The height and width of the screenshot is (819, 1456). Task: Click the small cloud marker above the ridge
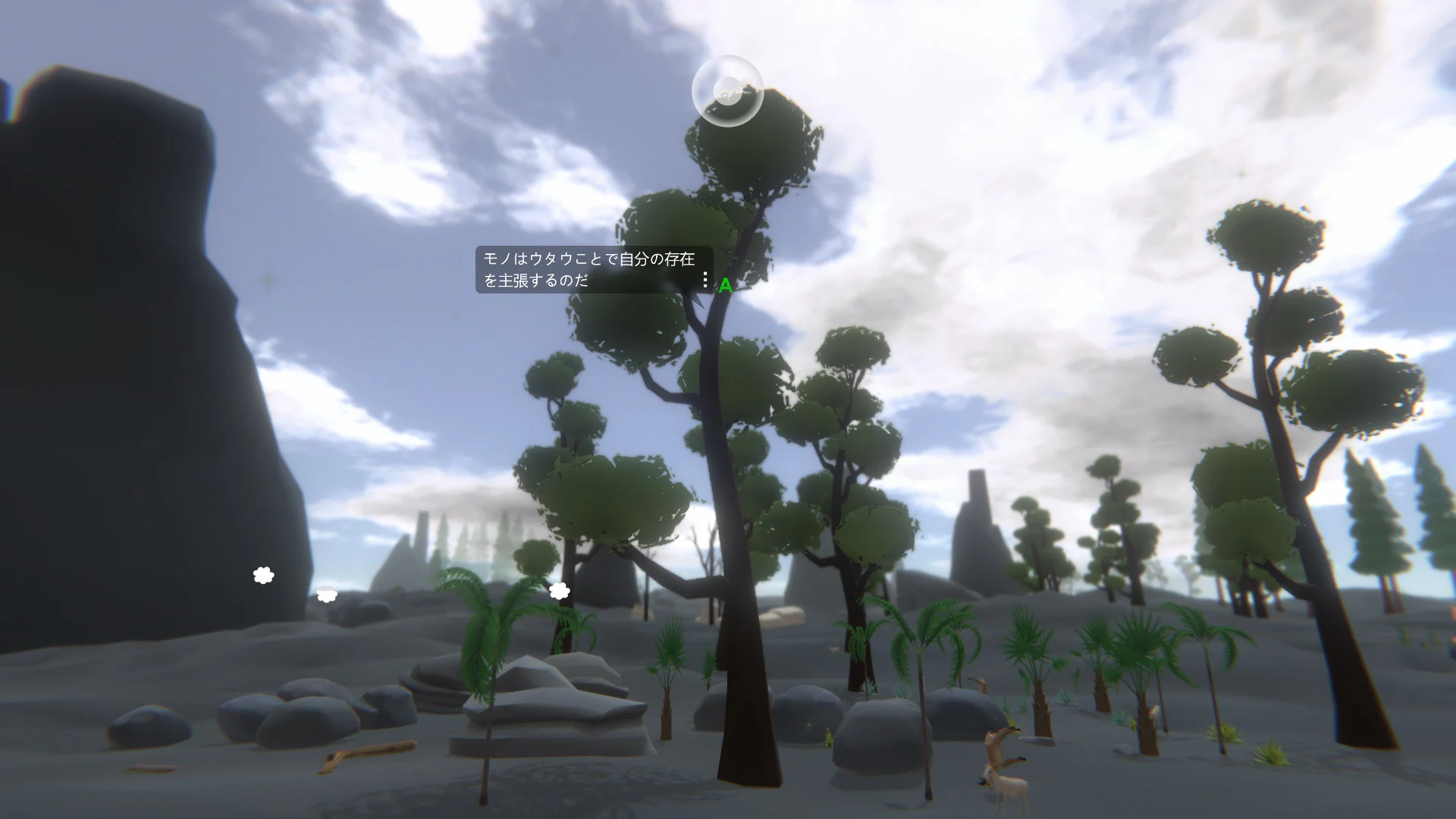click(326, 595)
